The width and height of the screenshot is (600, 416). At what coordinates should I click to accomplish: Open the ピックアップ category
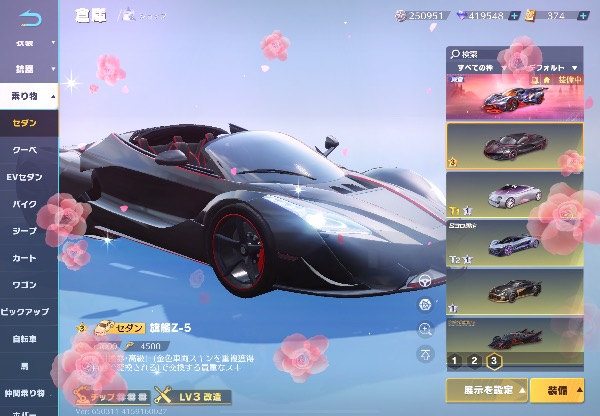click(27, 310)
